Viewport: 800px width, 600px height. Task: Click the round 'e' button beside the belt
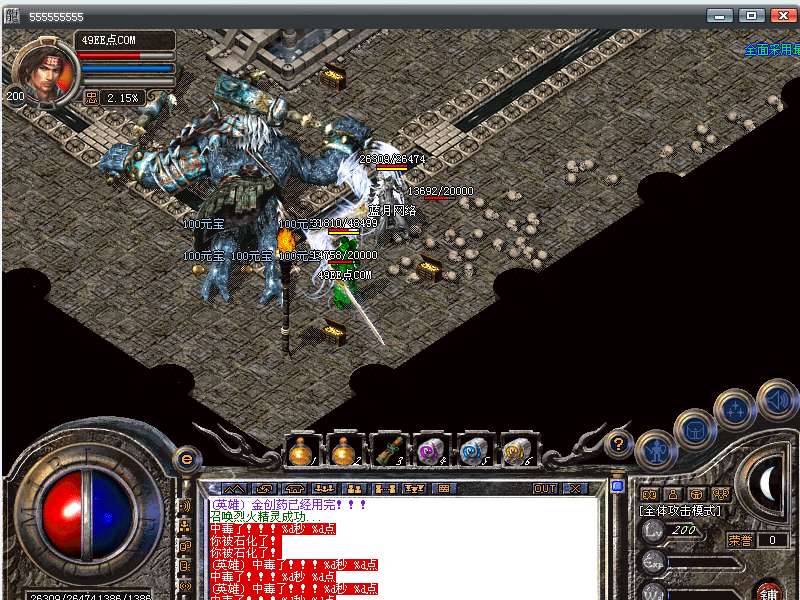[x=186, y=461]
